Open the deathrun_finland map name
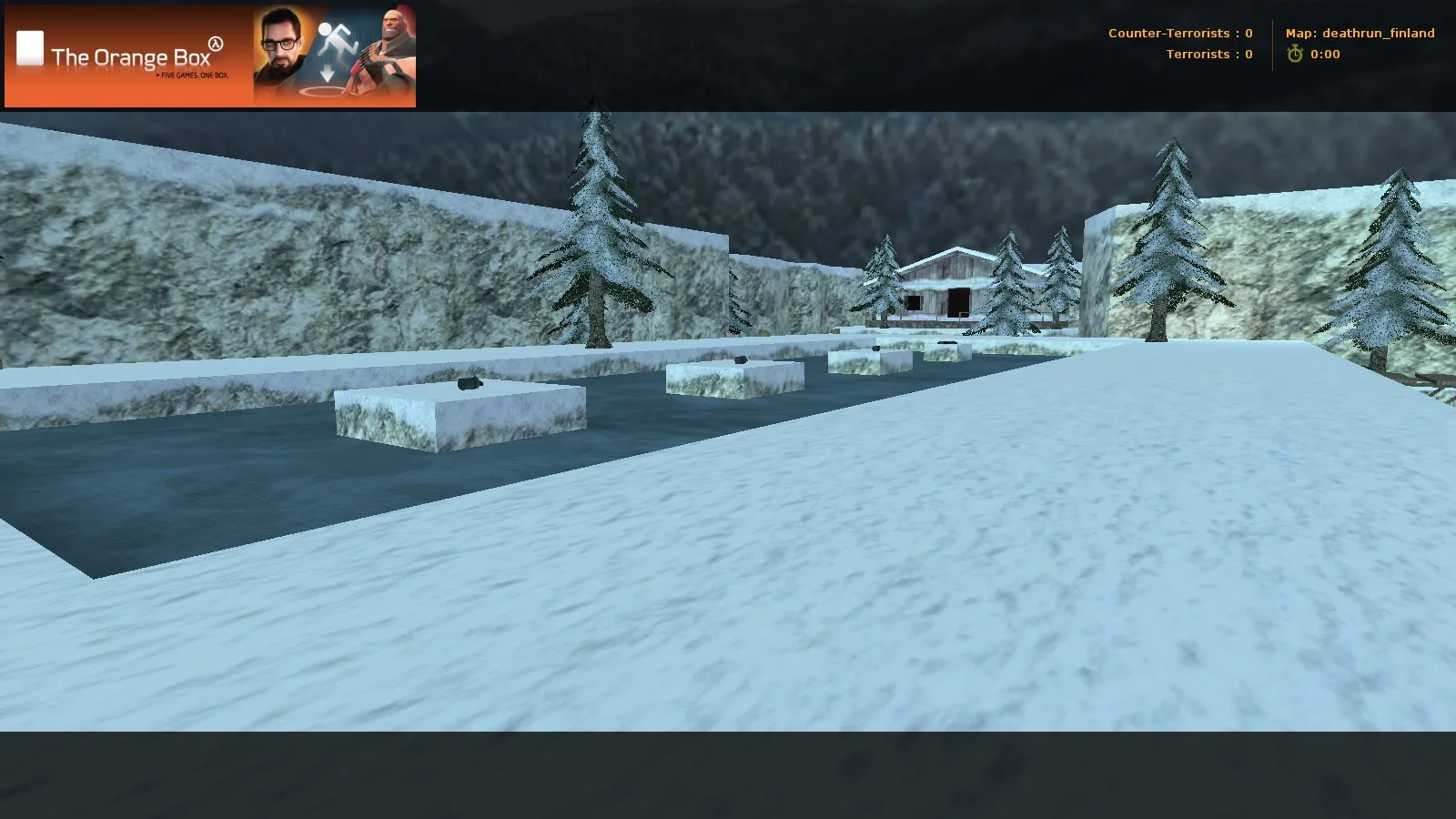 coord(1378,33)
